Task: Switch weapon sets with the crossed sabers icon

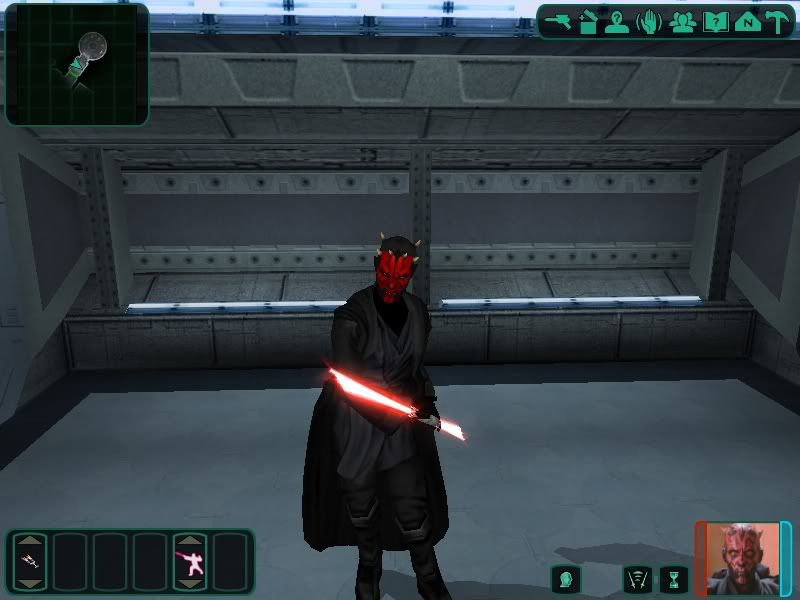Action: [637, 578]
